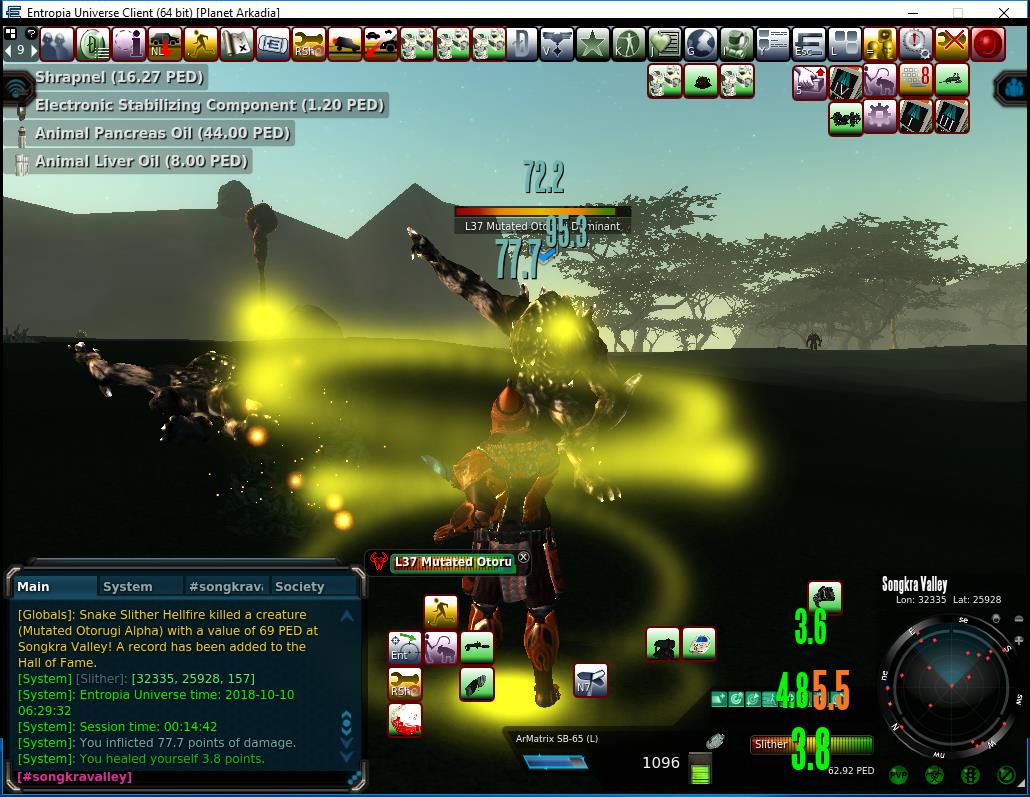Click the red-and-white candy item icon
Viewport: 1030px width, 797px height.
(405, 720)
